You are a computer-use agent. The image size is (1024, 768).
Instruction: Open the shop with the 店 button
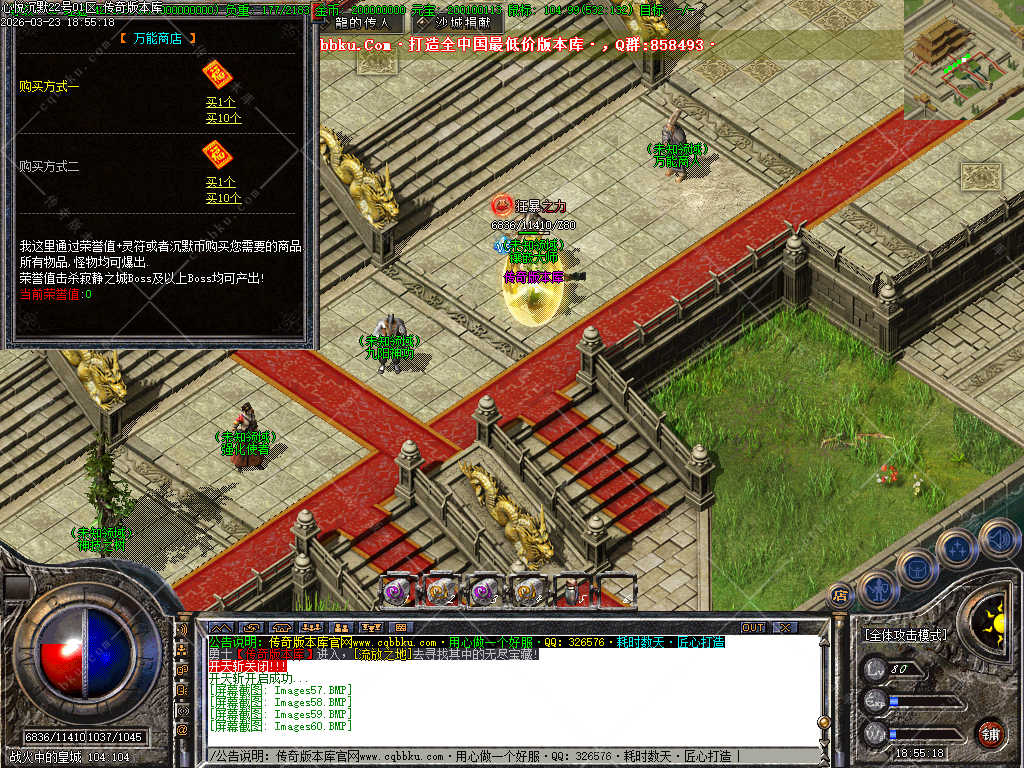point(840,595)
